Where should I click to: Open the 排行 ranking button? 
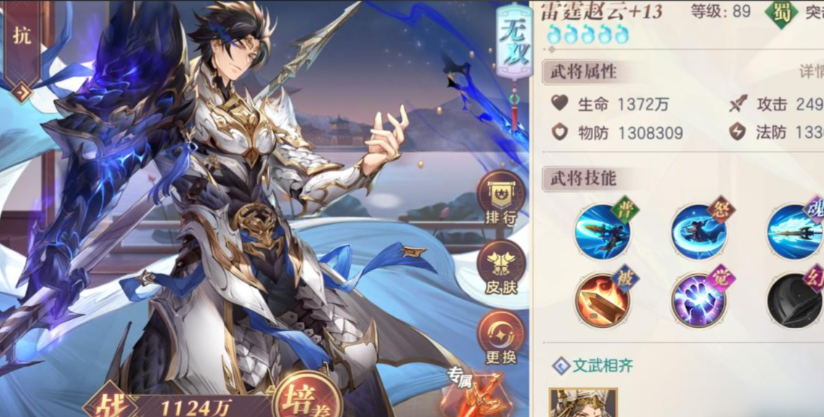501,197
